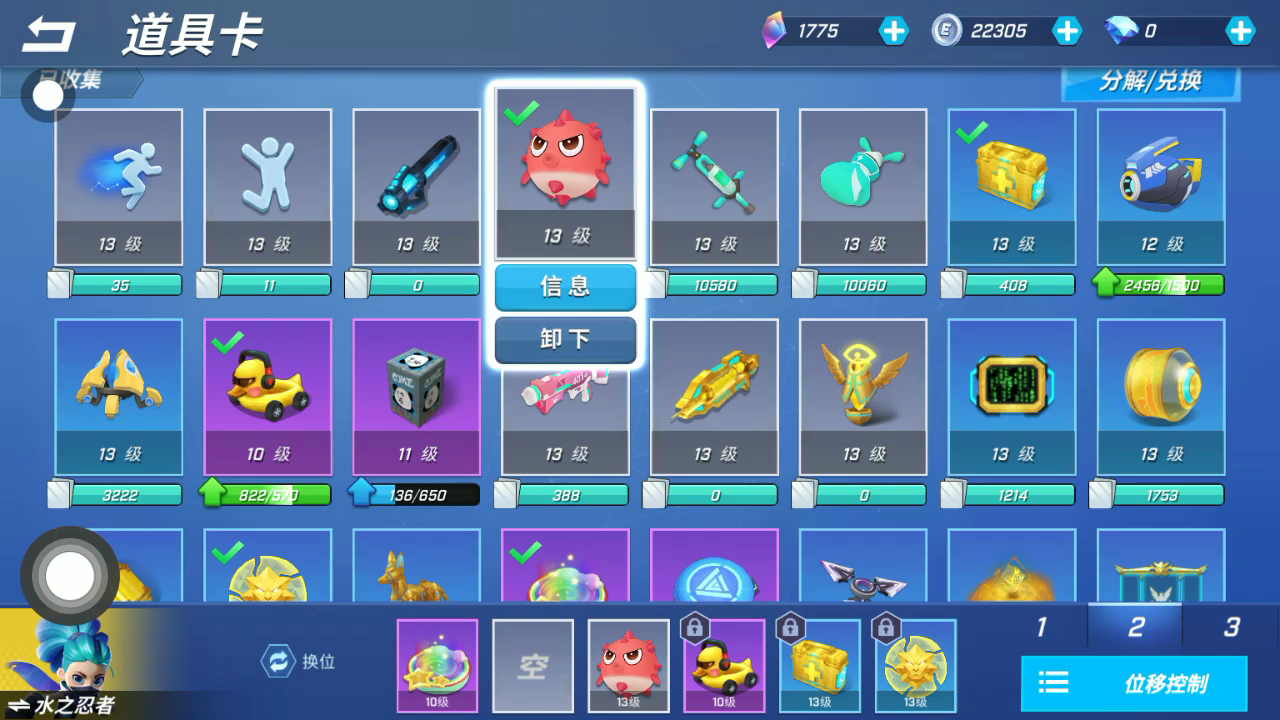Screen dimensions: 1280x720
Task: Choose the golden winged trophy card
Action: point(863,396)
